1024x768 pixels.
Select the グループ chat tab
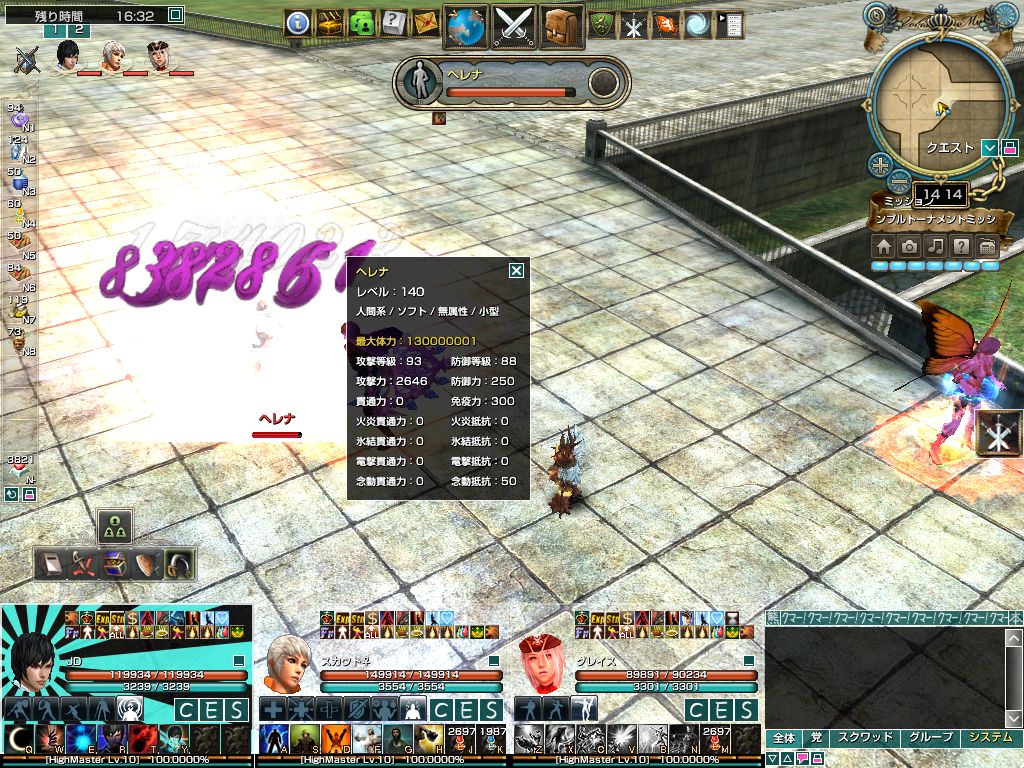[x=929, y=738]
